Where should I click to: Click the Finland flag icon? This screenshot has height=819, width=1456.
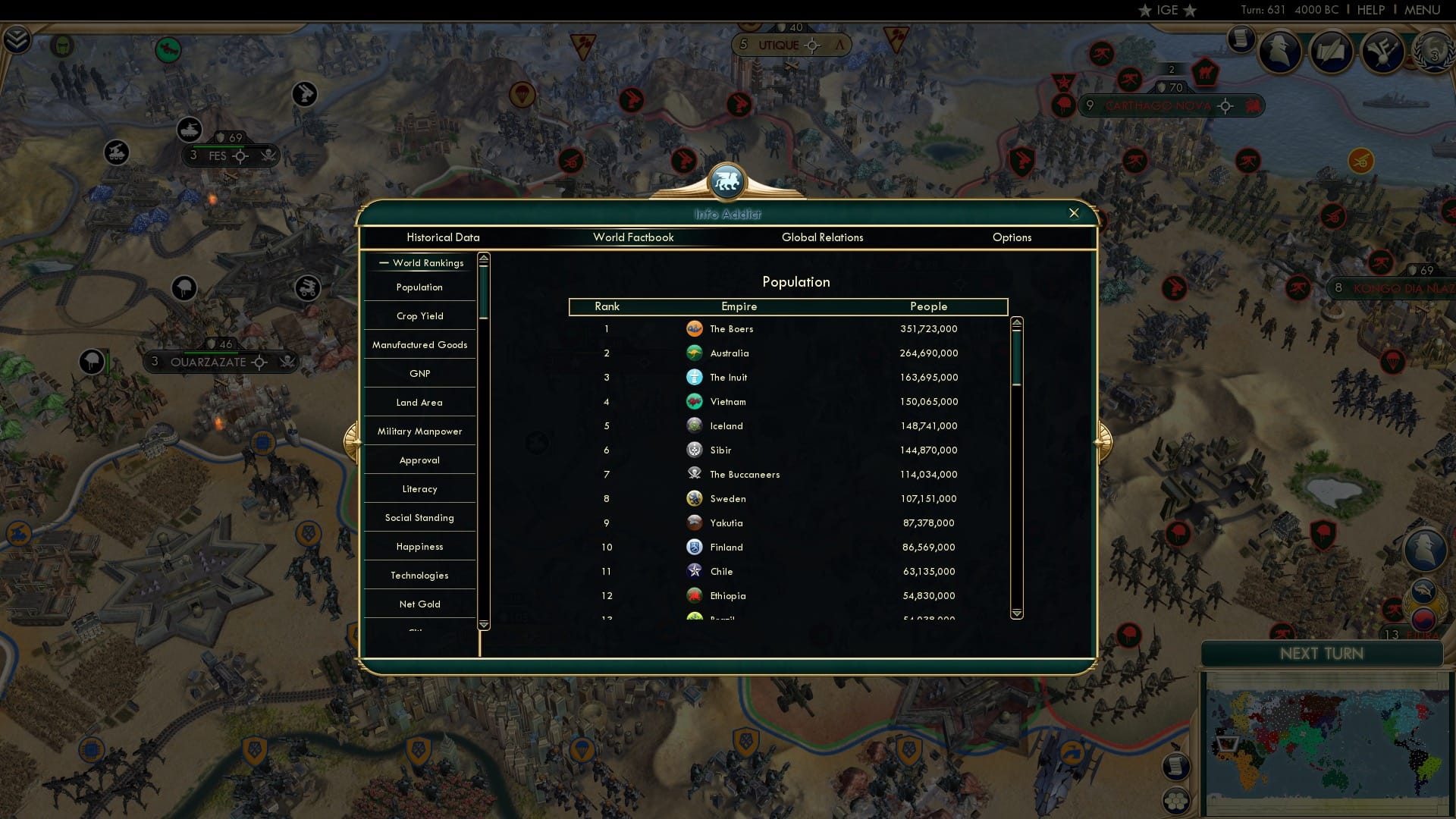coord(695,547)
